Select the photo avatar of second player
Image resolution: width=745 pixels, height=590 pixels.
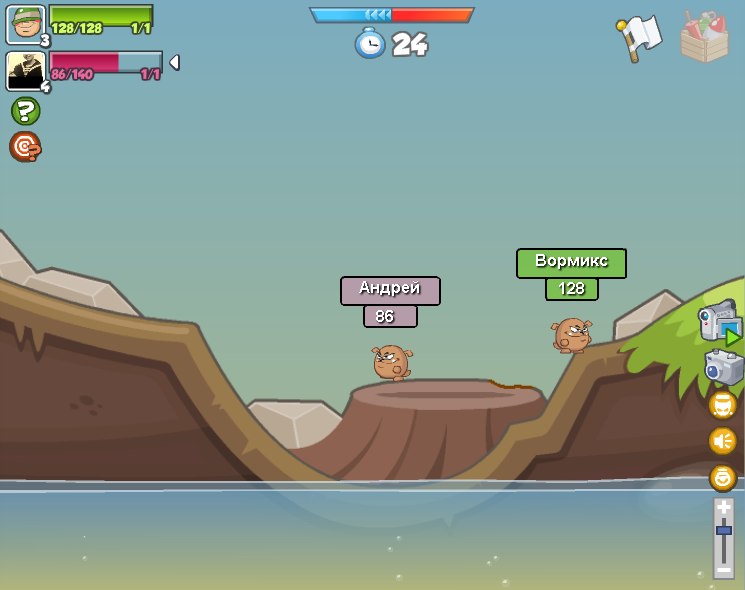coord(25,71)
